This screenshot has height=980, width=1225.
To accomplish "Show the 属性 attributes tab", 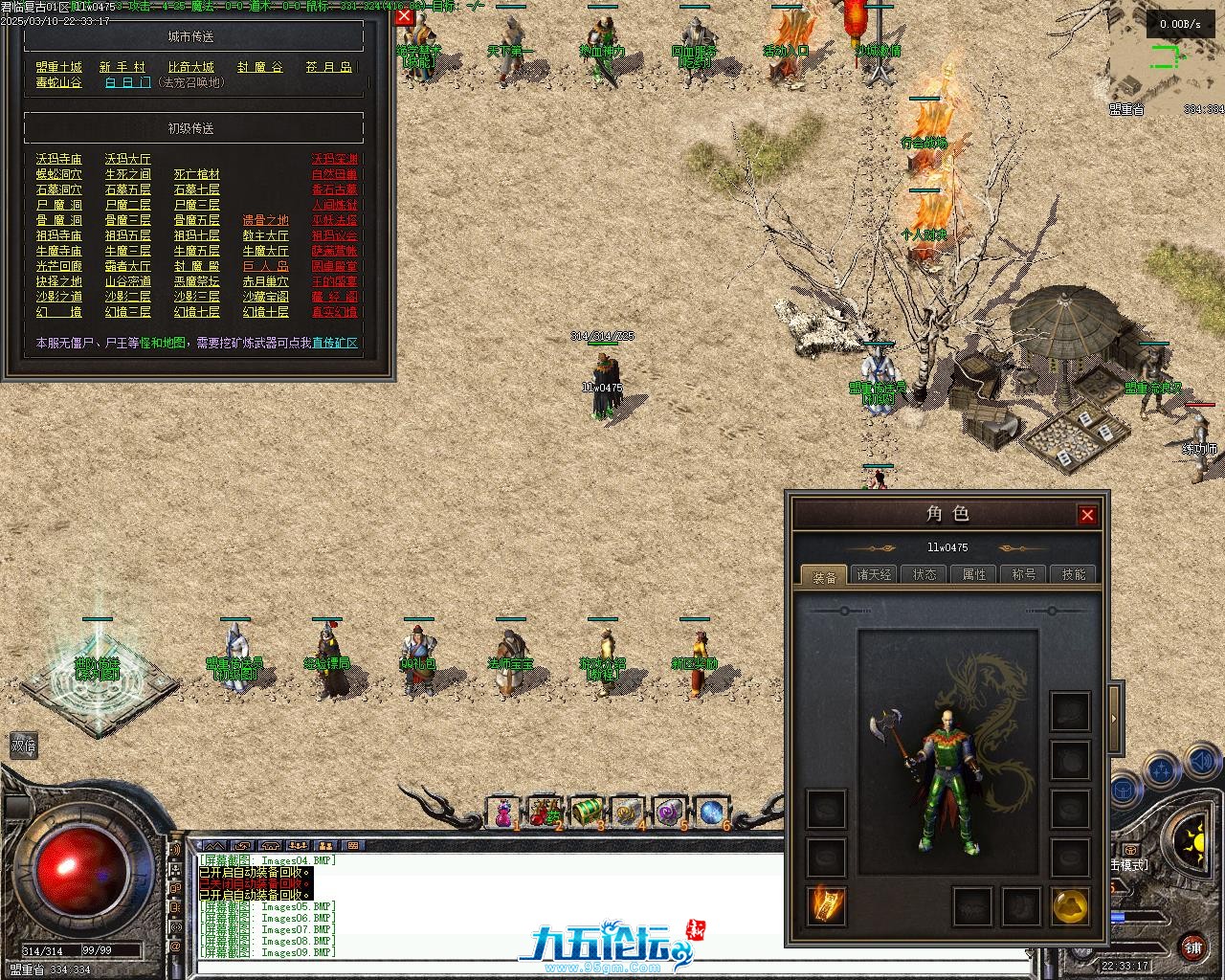I will point(974,574).
